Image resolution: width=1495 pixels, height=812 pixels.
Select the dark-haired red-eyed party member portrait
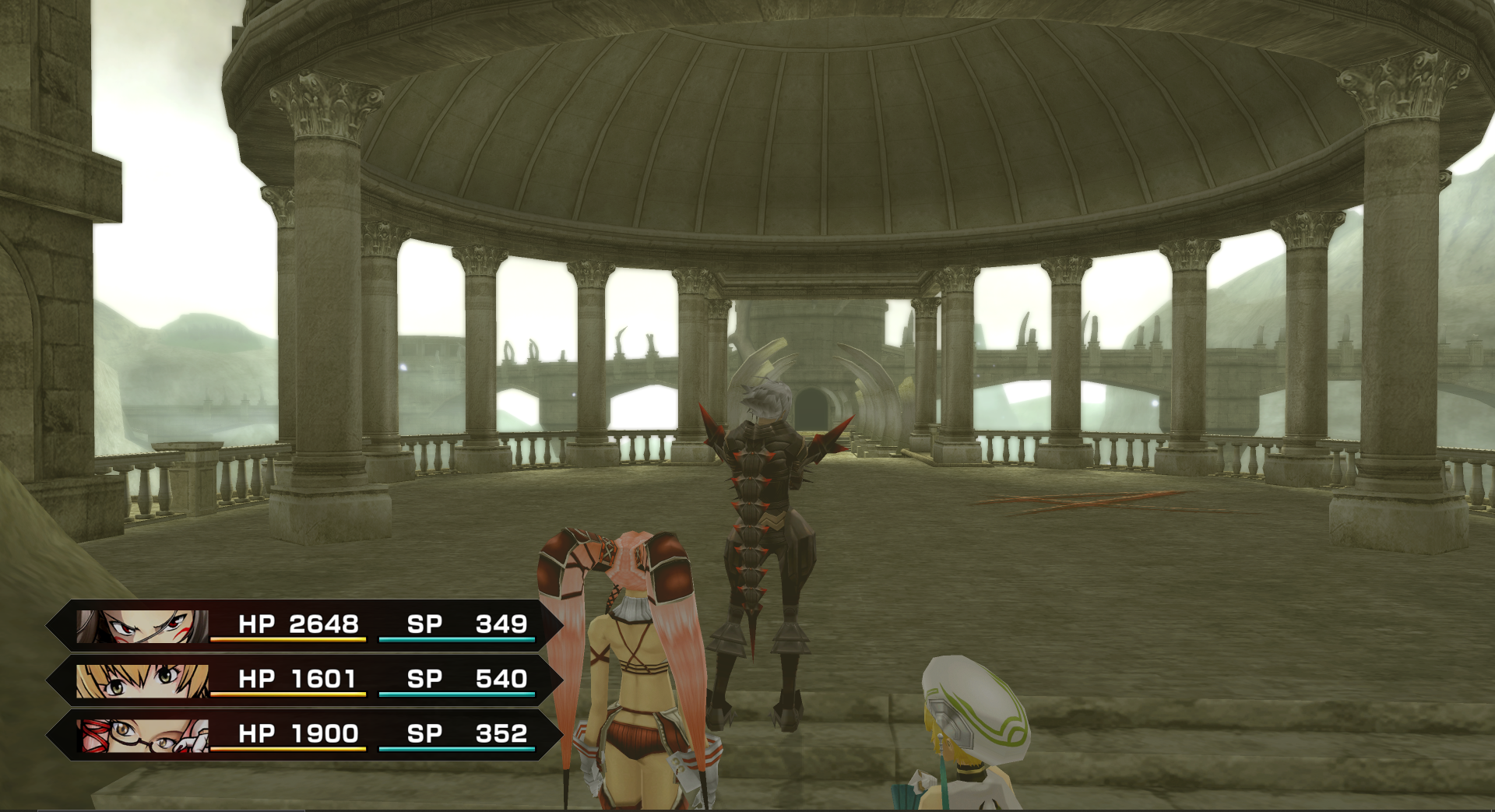coord(142,626)
